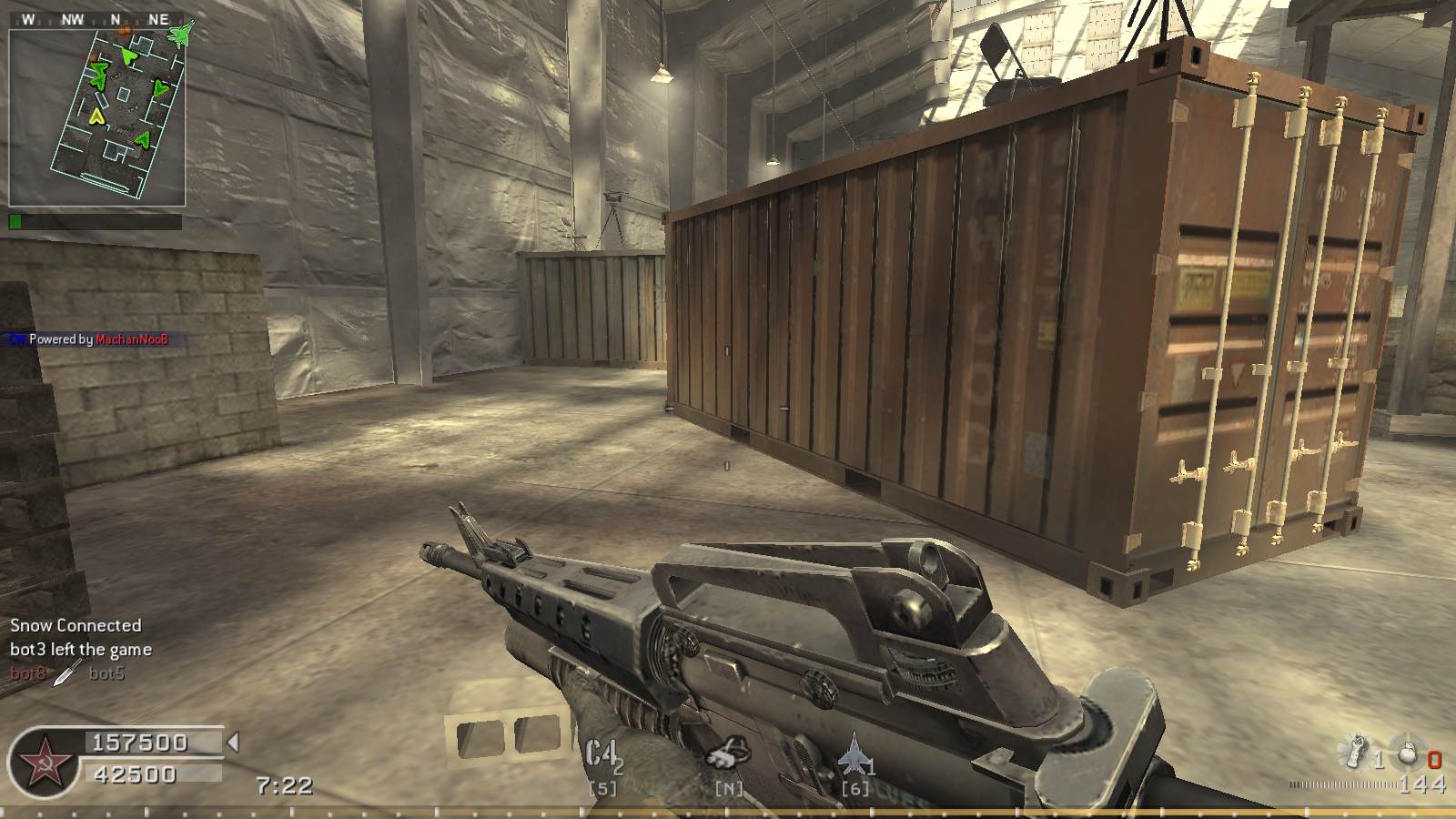Click the green jet marker on minimap
This screenshot has height=819, width=1456.
pyautogui.click(x=181, y=35)
